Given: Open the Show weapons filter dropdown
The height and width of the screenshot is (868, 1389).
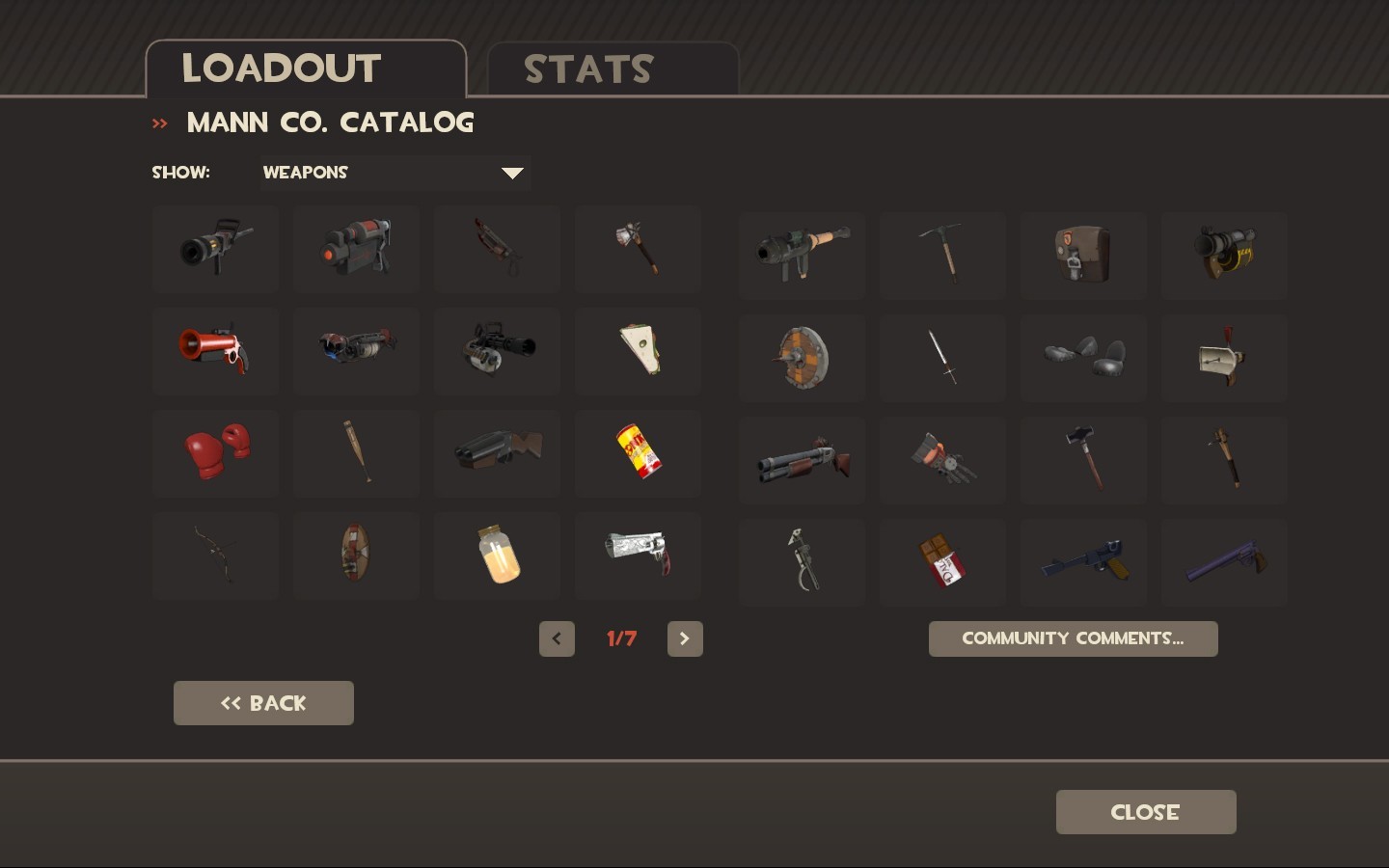Looking at the screenshot, I should (395, 173).
